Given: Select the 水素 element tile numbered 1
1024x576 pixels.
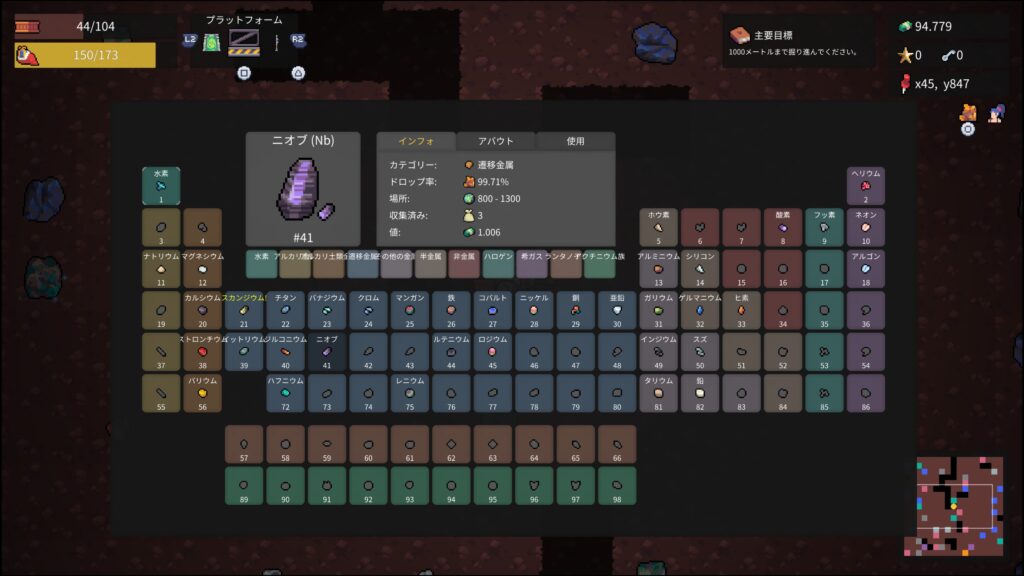Looking at the screenshot, I should 161,186.
